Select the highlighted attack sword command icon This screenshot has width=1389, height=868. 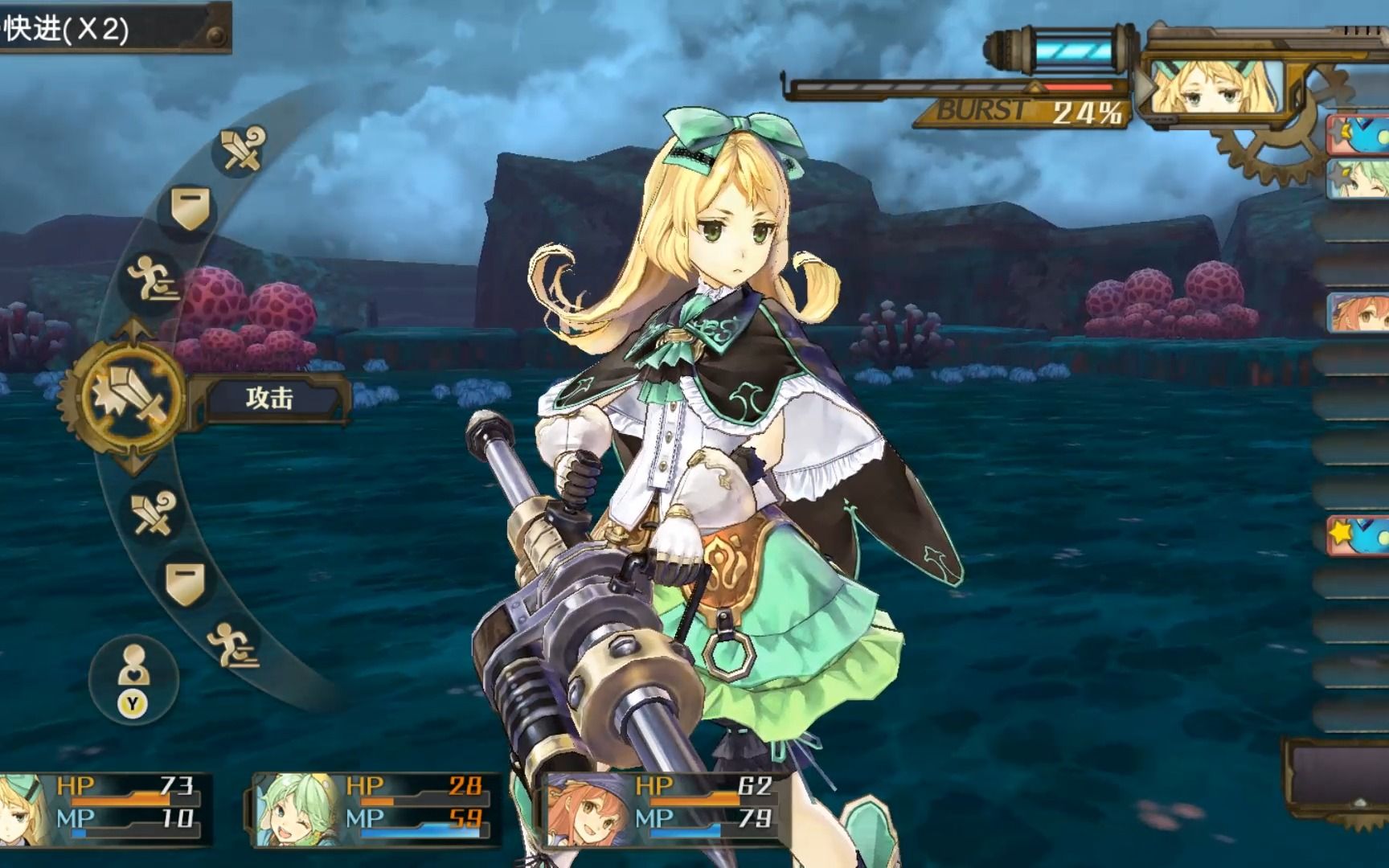point(131,396)
